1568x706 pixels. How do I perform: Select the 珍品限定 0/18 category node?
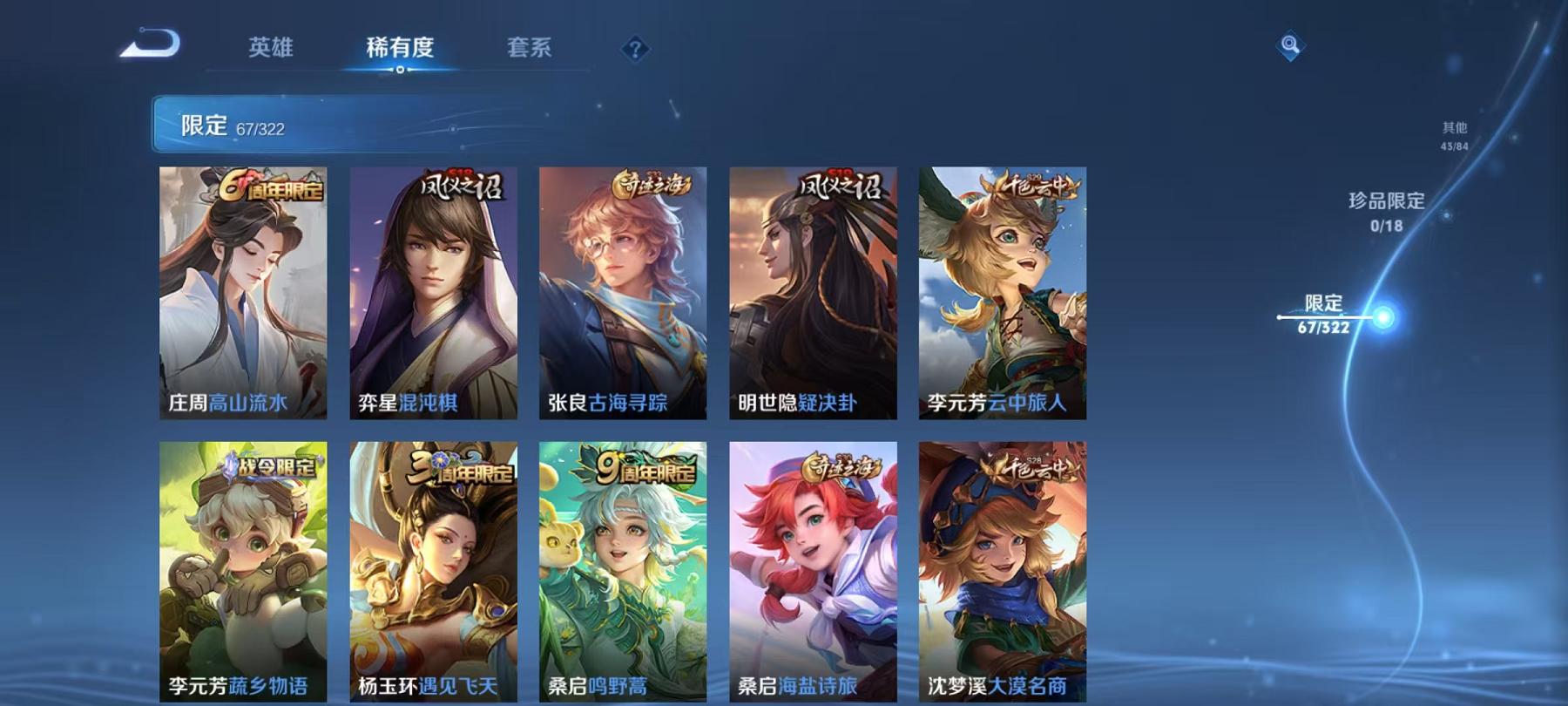tap(1383, 213)
